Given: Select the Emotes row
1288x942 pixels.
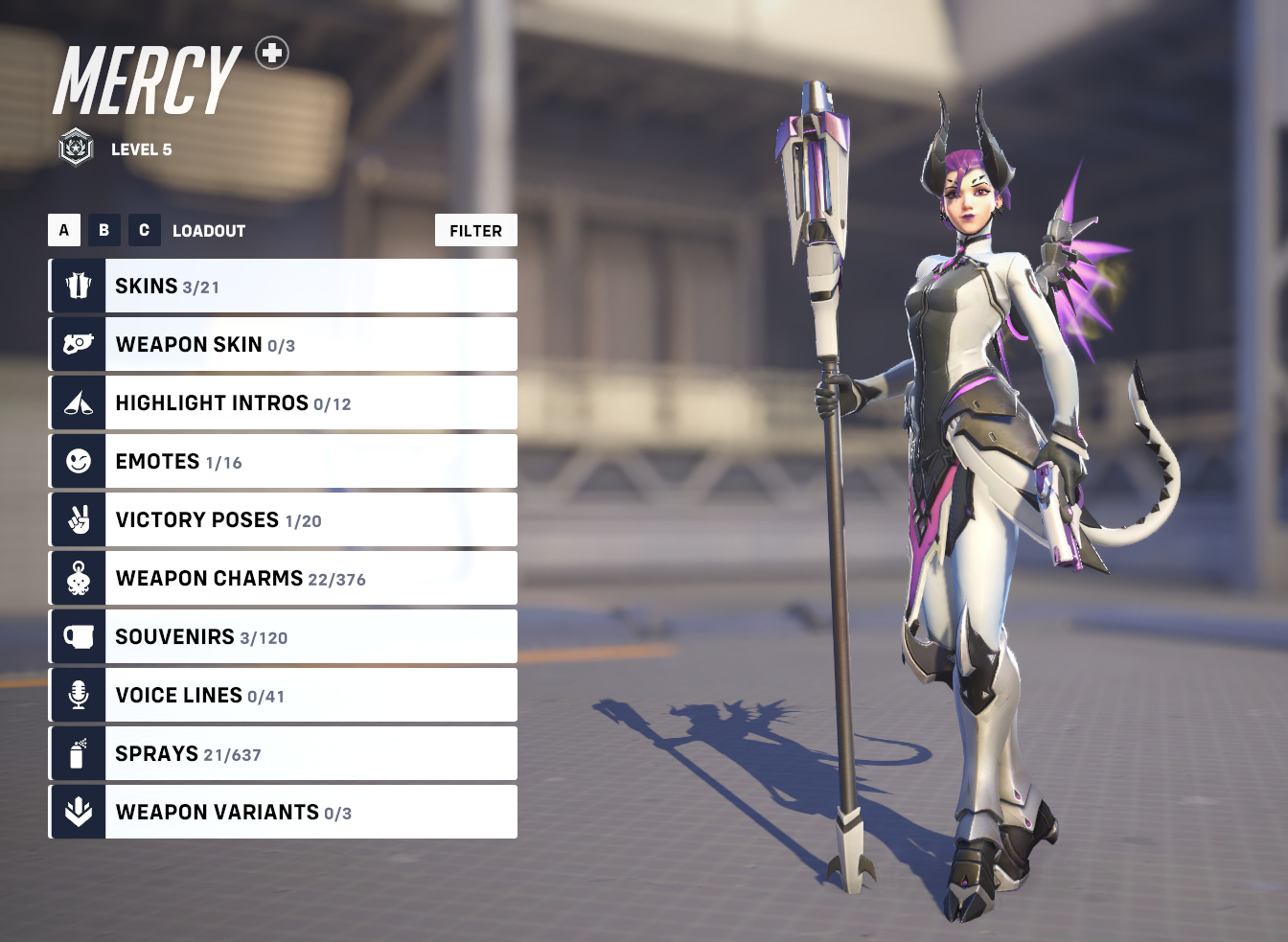Looking at the screenshot, I should (283, 461).
